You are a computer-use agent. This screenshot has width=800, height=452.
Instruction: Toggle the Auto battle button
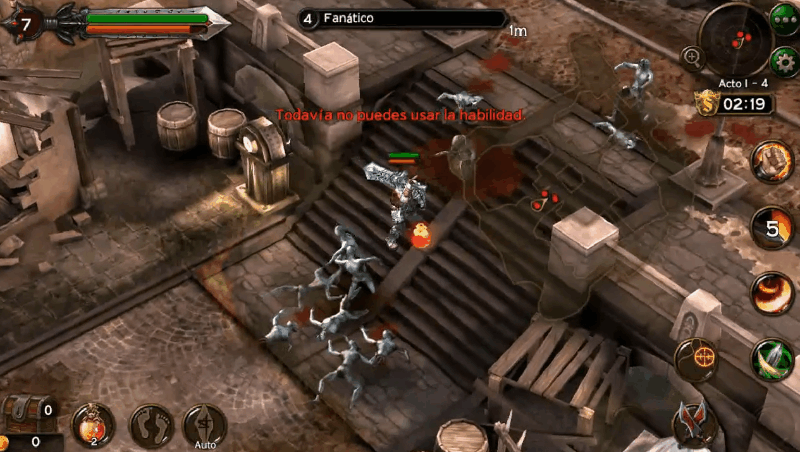click(205, 425)
